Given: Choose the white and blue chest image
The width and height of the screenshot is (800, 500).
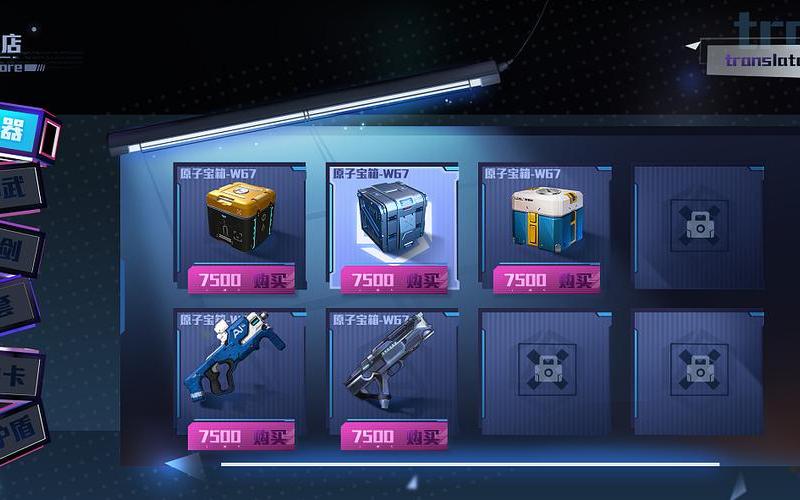Looking at the screenshot, I should pyautogui.click(x=545, y=217).
